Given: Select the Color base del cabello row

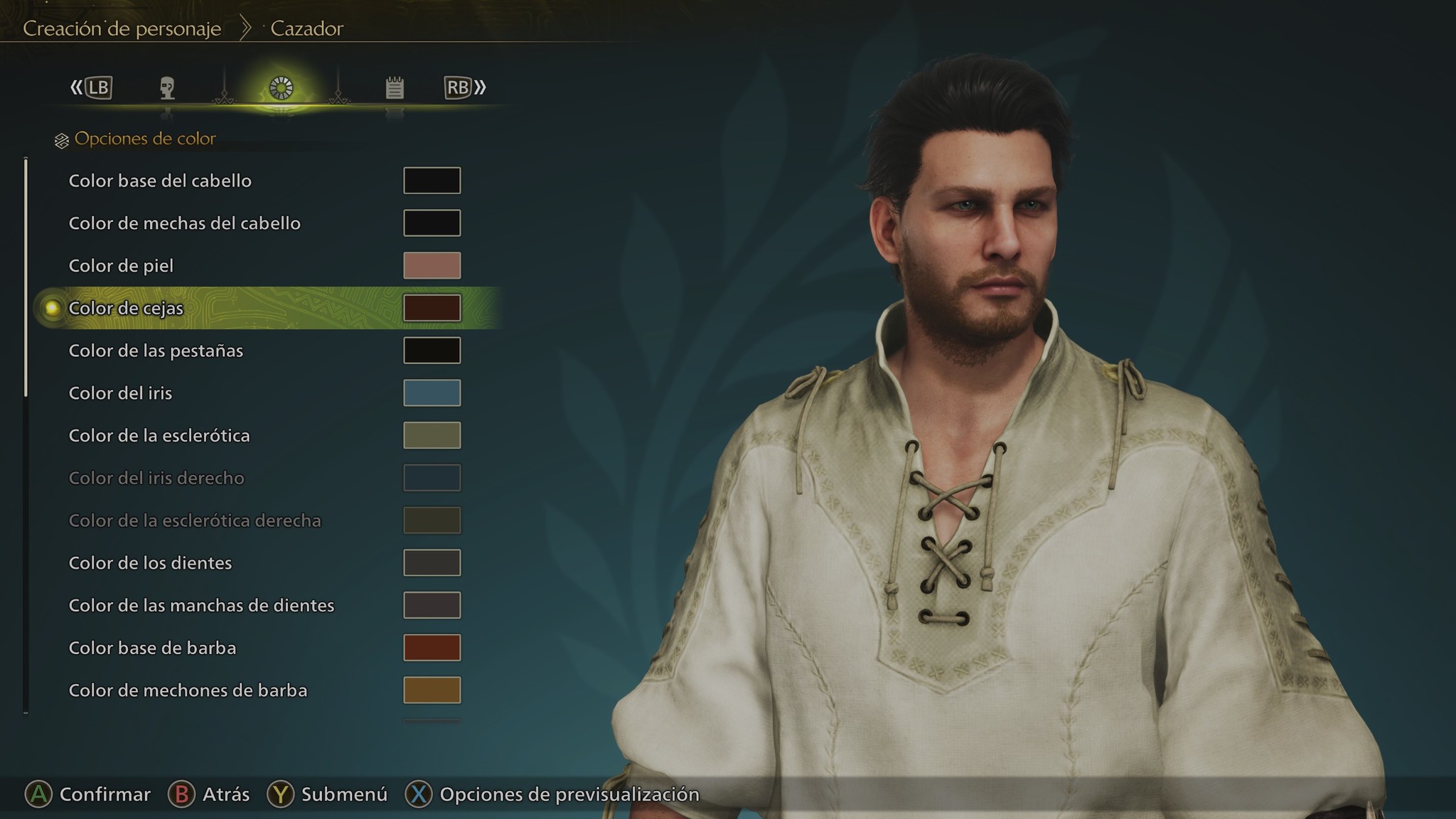Looking at the screenshot, I should pos(160,181).
